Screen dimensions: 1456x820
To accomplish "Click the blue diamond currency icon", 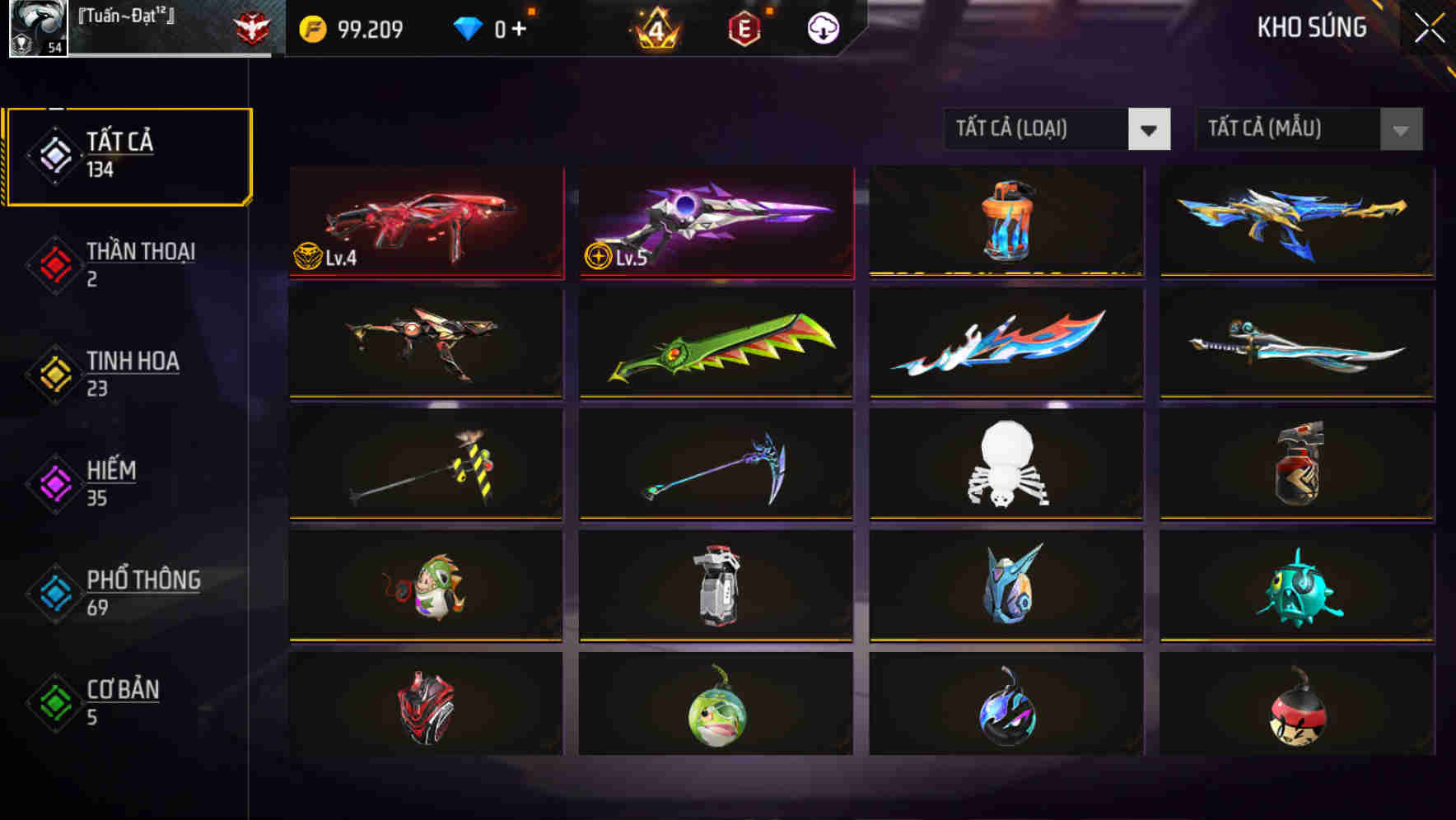I will pos(469,27).
